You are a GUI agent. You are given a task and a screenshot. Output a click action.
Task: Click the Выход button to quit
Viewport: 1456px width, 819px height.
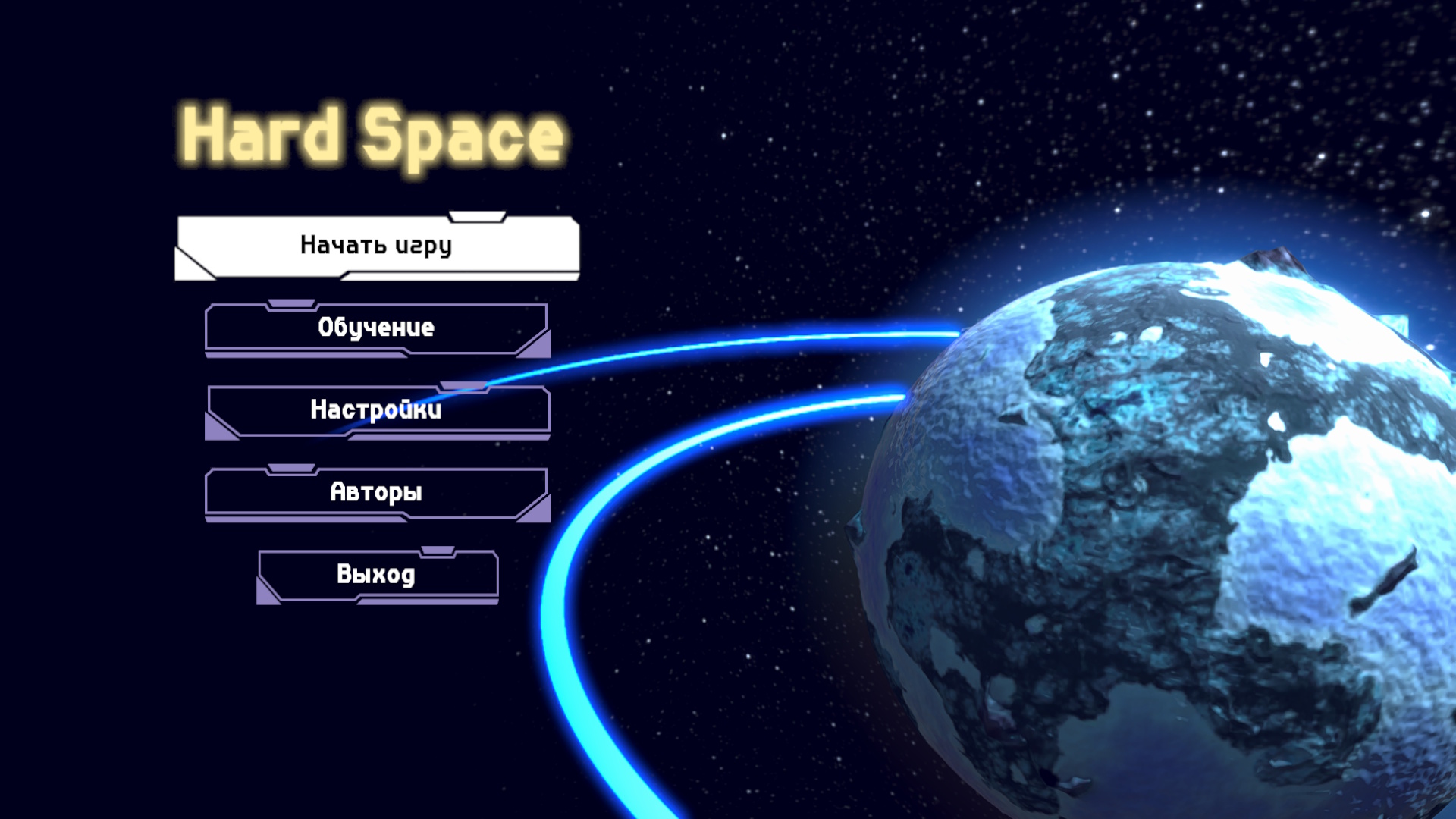pos(377,575)
